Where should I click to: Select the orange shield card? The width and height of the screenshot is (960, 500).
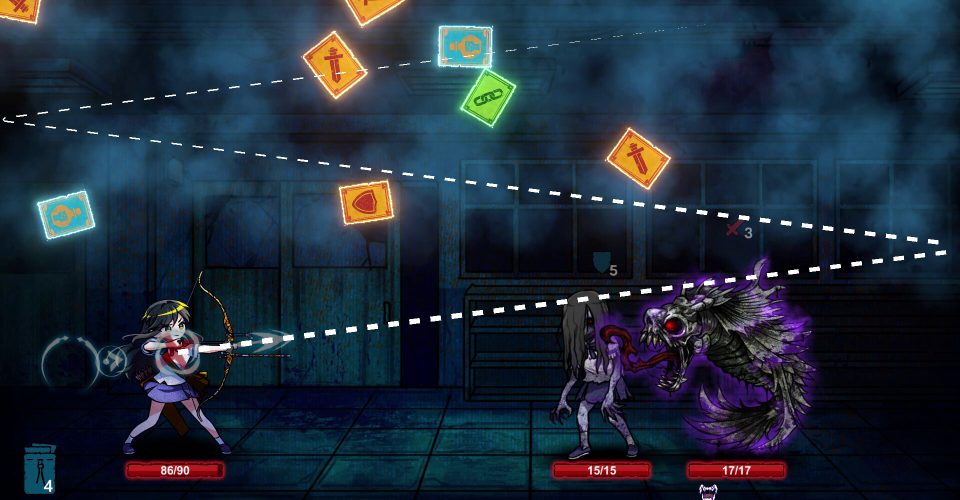pos(366,203)
